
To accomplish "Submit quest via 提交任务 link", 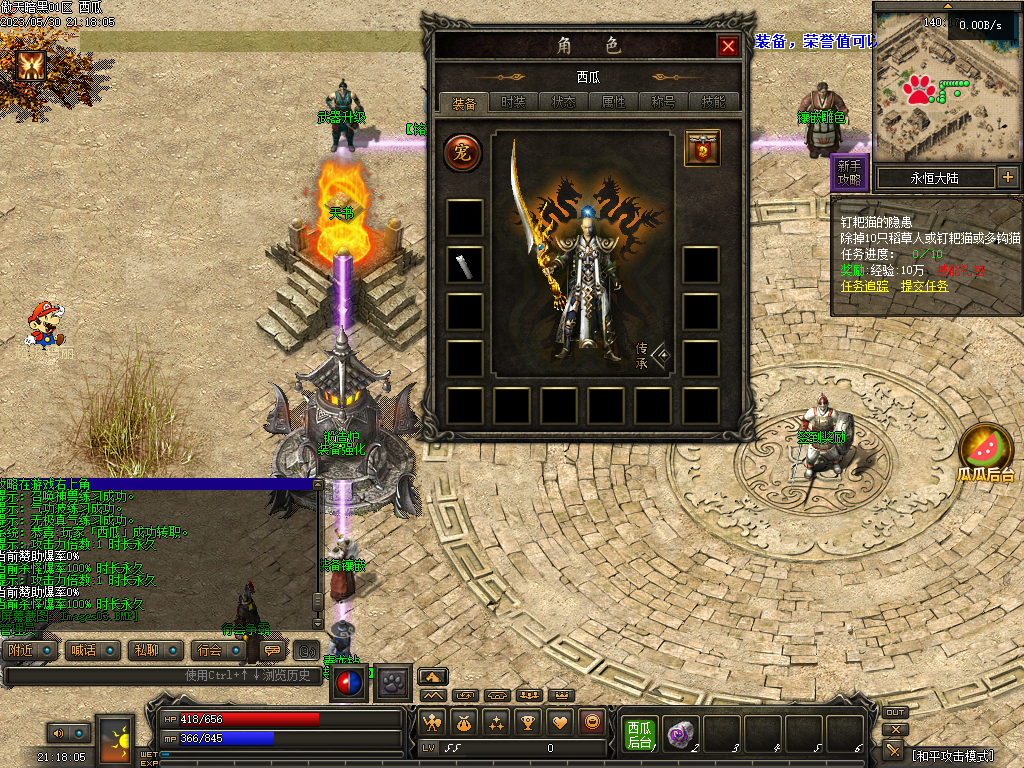I will [x=925, y=286].
